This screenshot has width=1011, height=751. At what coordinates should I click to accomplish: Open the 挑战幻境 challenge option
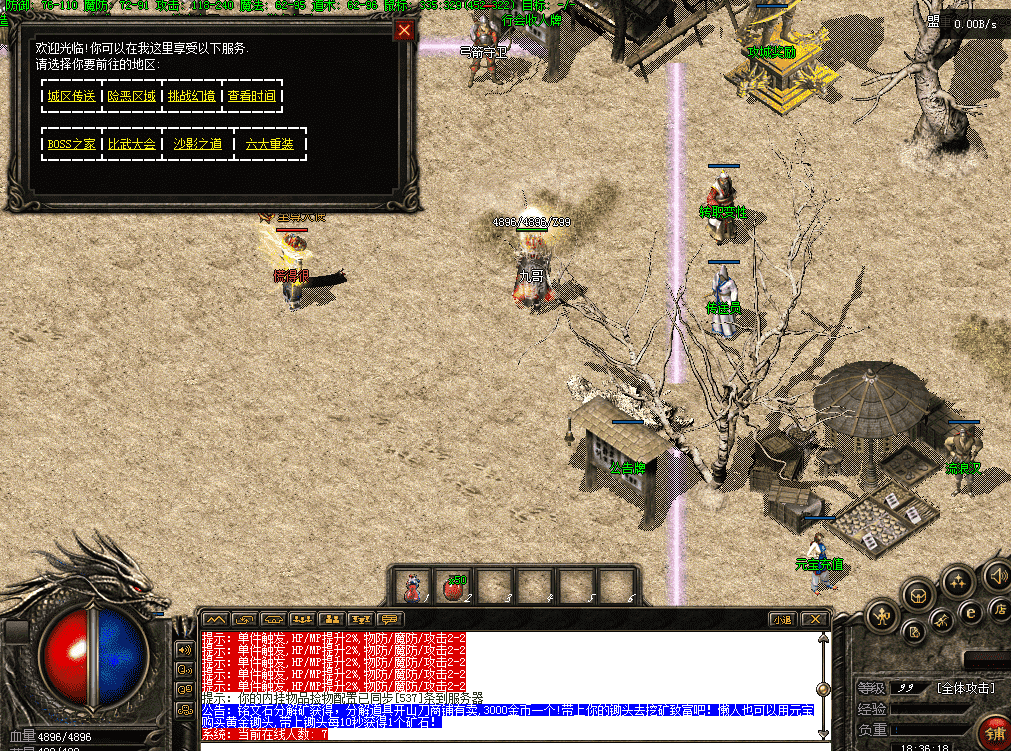click(191, 96)
